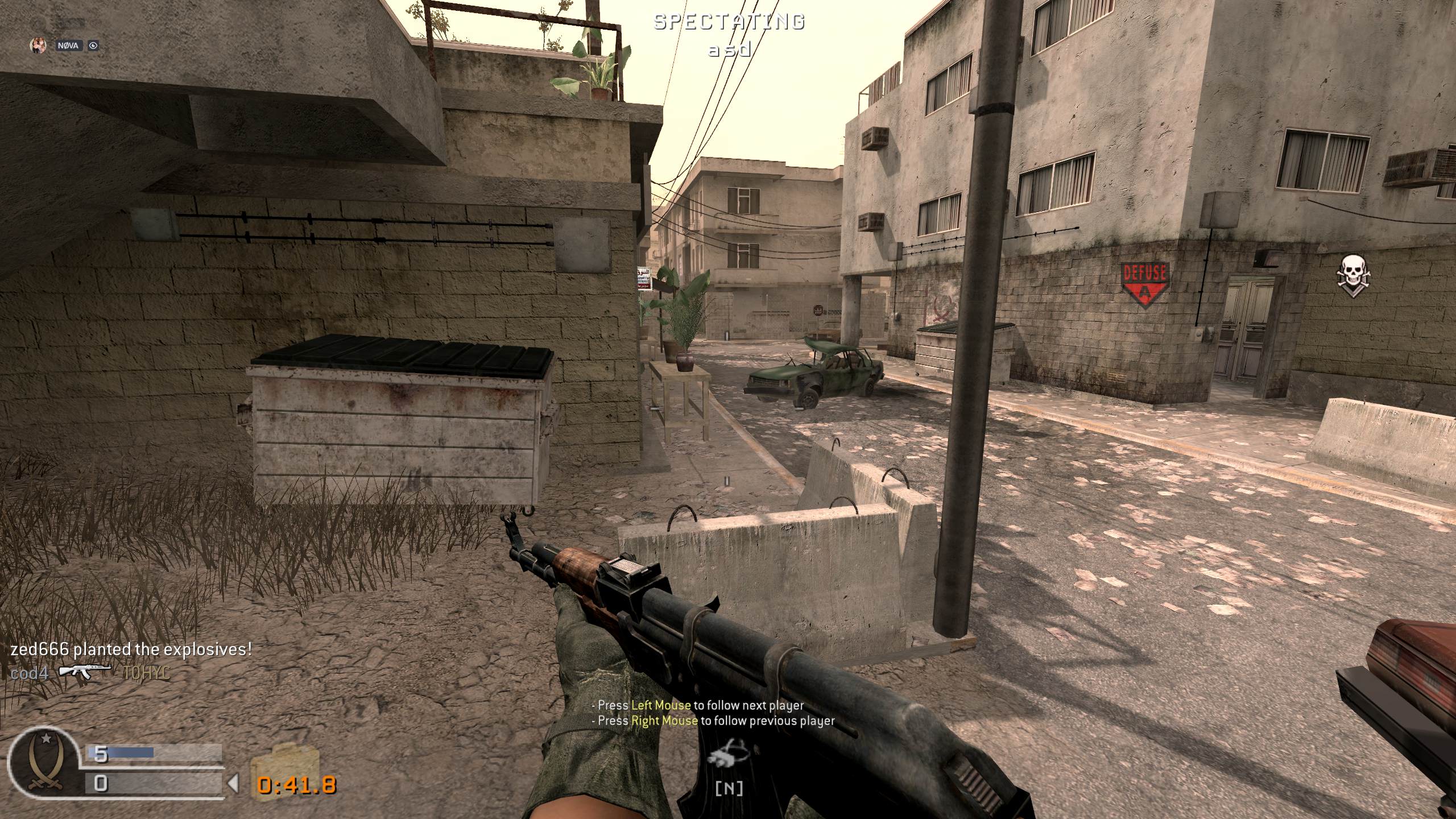Viewport: 1456px width, 819px height.
Task: Click the SPECTATING header text
Action: (728, 23)
